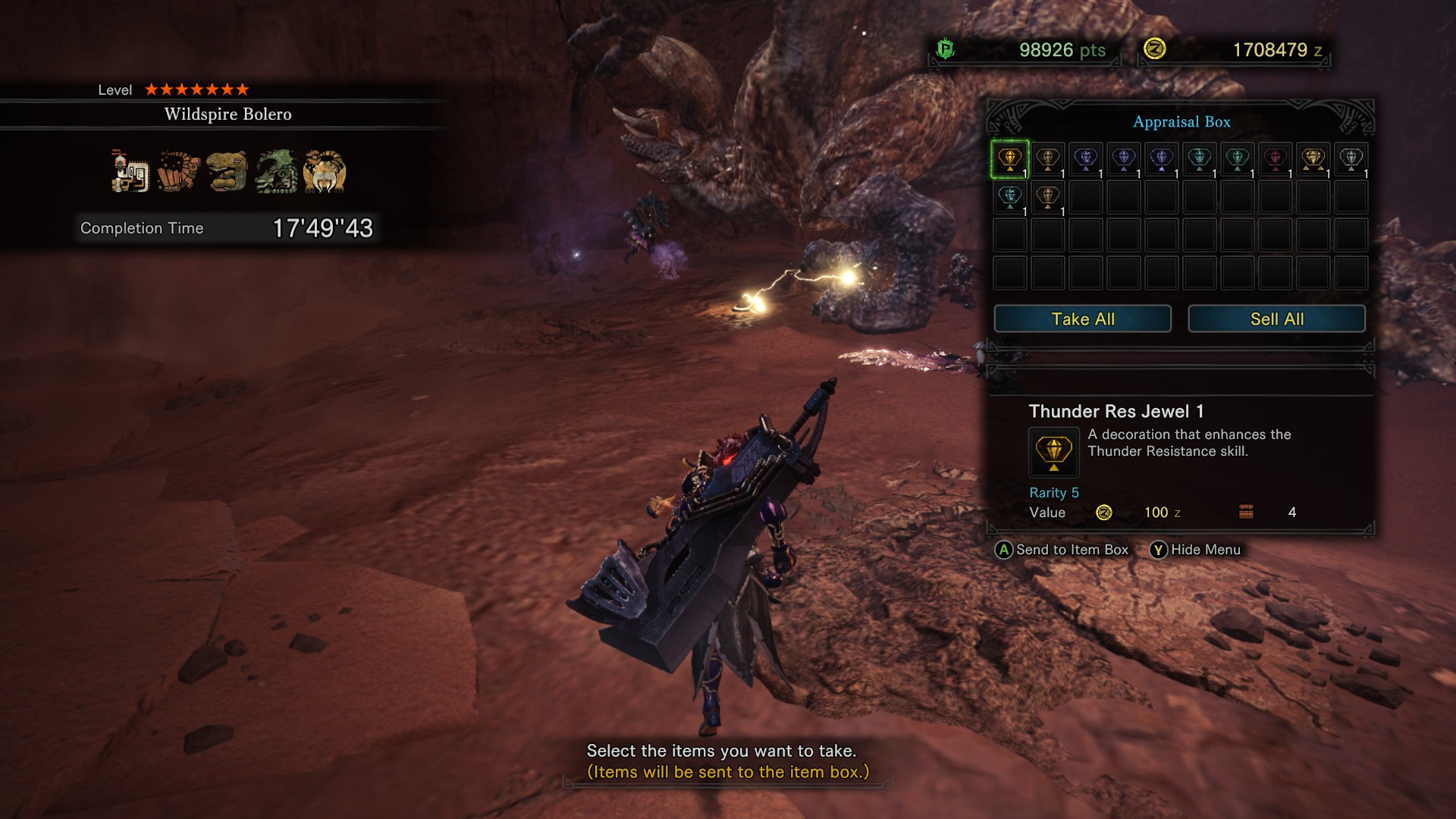
Task: Select the shining gold jewel in the top row
Action: tap(1313, 160)
